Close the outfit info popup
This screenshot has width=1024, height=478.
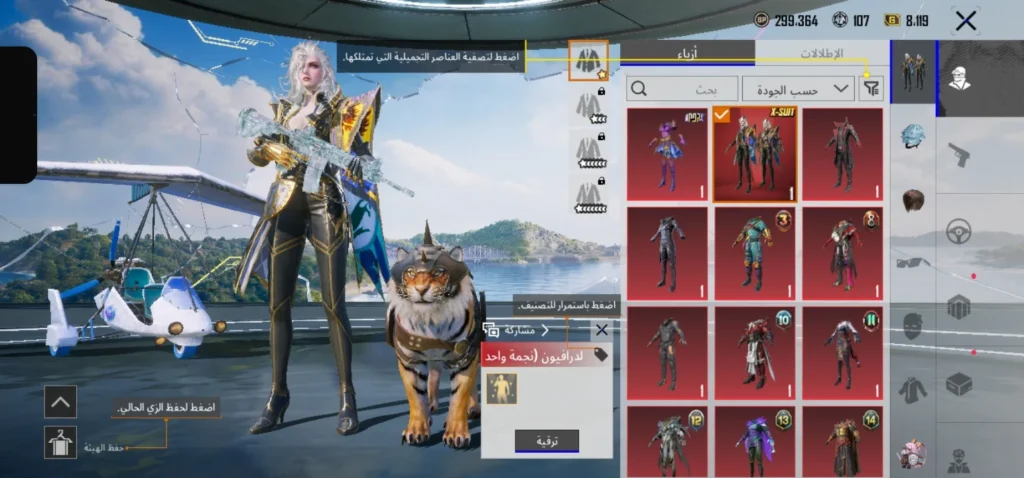[601, 329]
